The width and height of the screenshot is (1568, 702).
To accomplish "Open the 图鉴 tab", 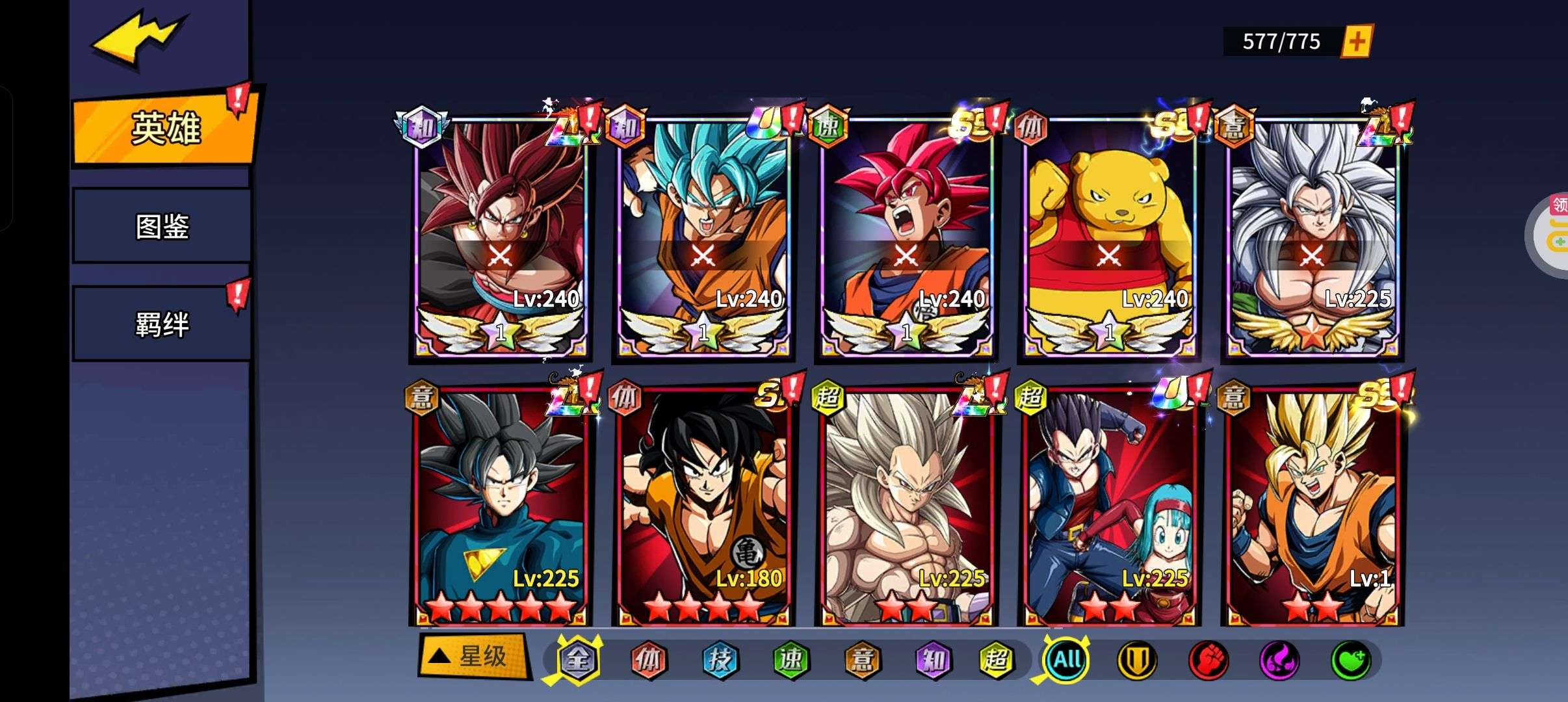I will coord(162,226).
